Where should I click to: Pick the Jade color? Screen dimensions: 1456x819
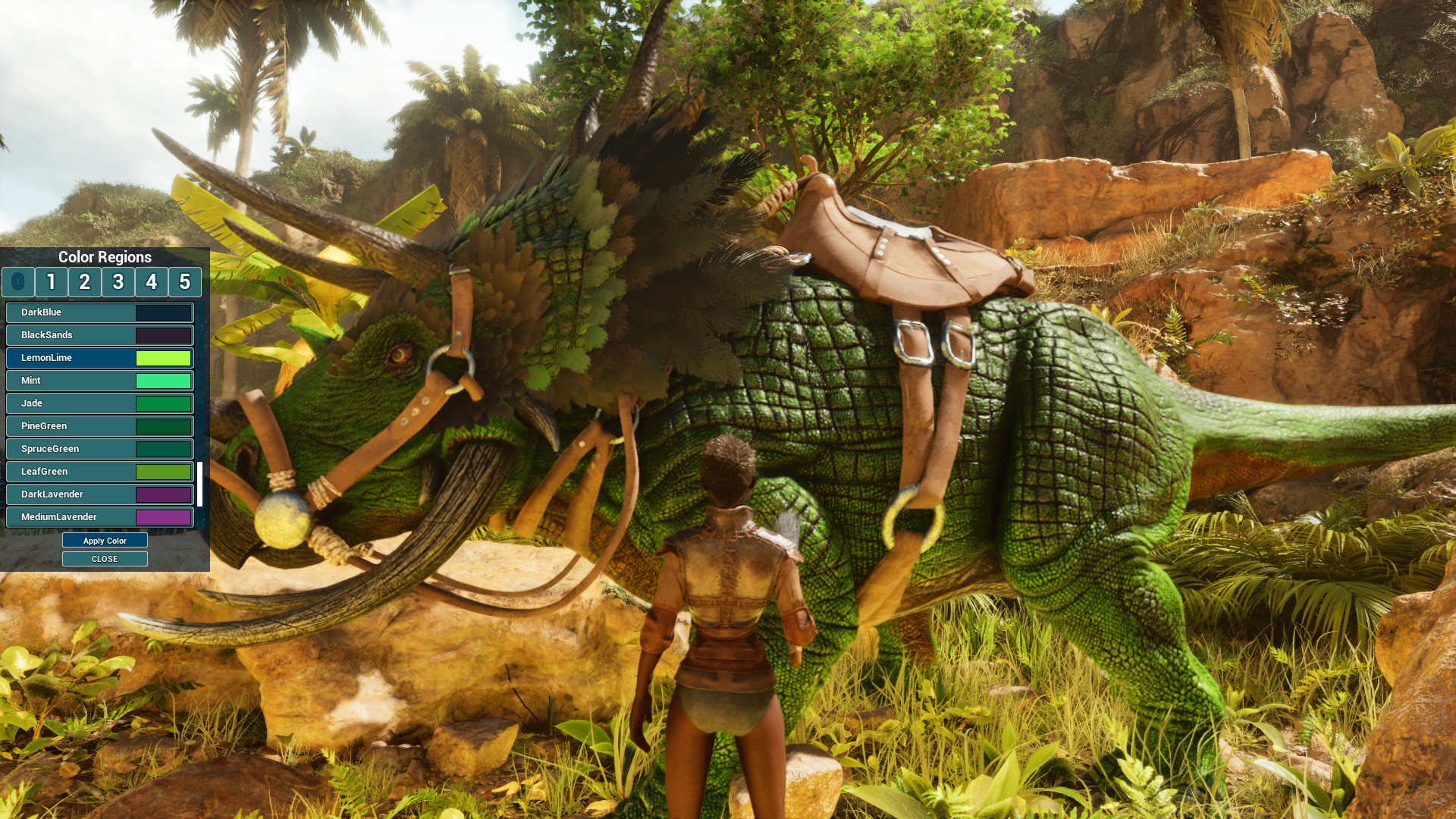pos(100,403)
